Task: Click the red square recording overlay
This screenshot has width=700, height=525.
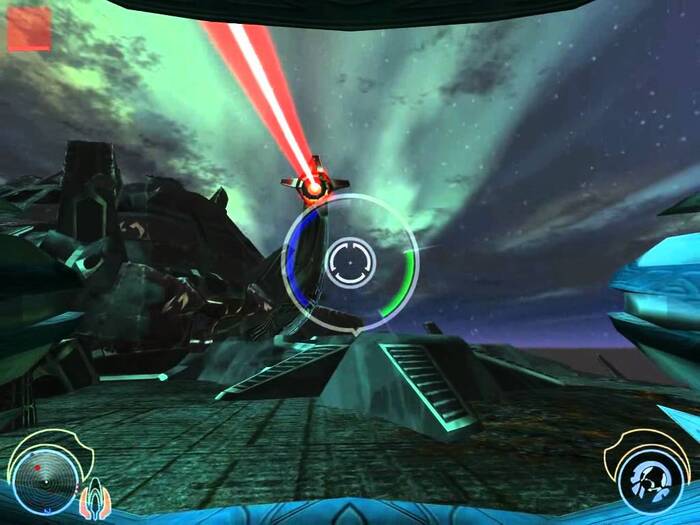Action: (29, 28)
